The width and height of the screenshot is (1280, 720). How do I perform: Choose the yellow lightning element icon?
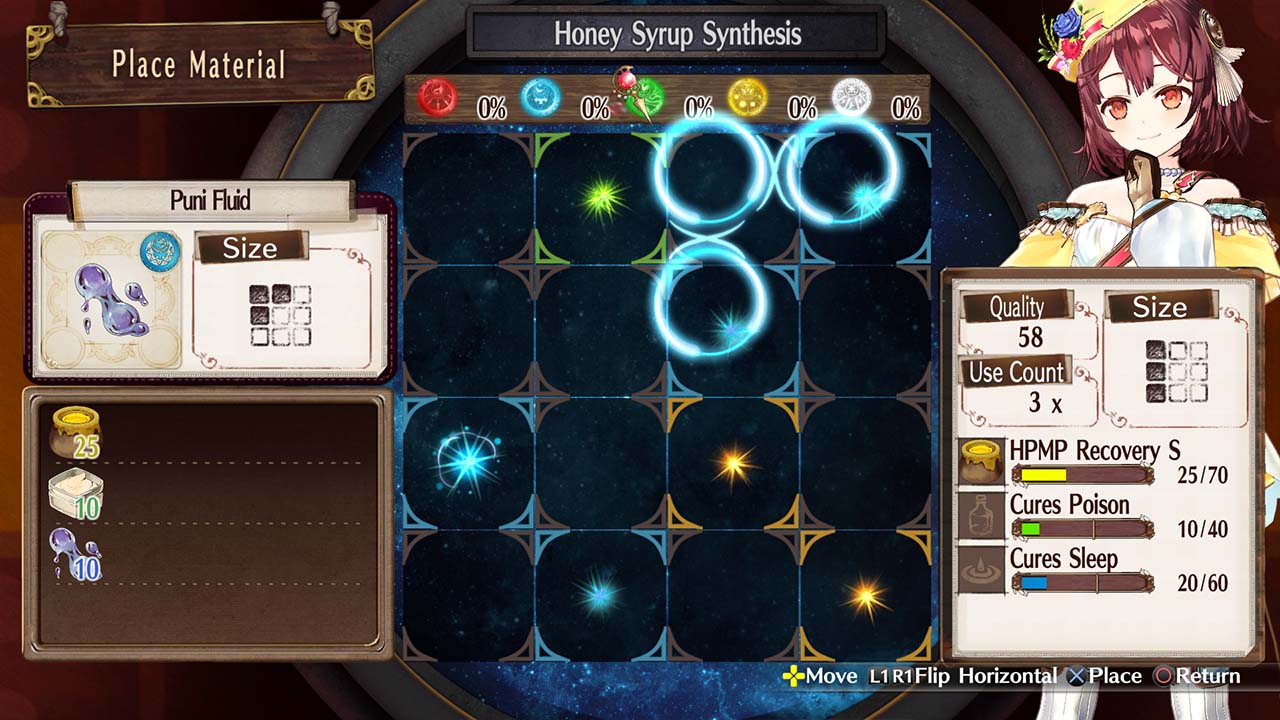tap(747, 98)
